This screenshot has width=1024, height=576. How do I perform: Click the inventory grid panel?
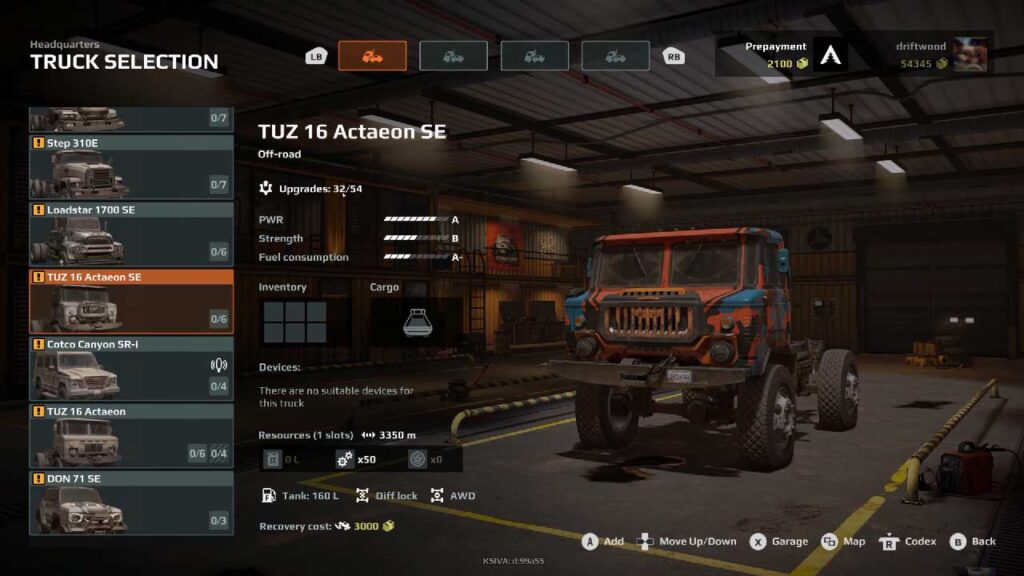click(295, 322)
